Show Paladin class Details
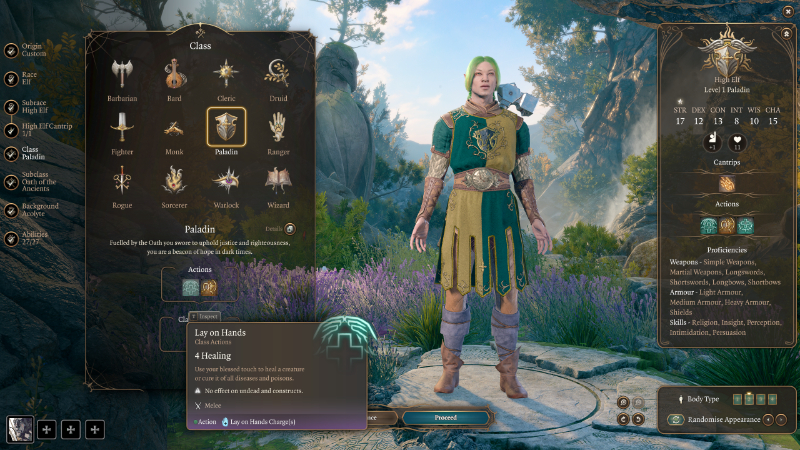The width and height of the screenshot is (800, 450). pos(290,229)
